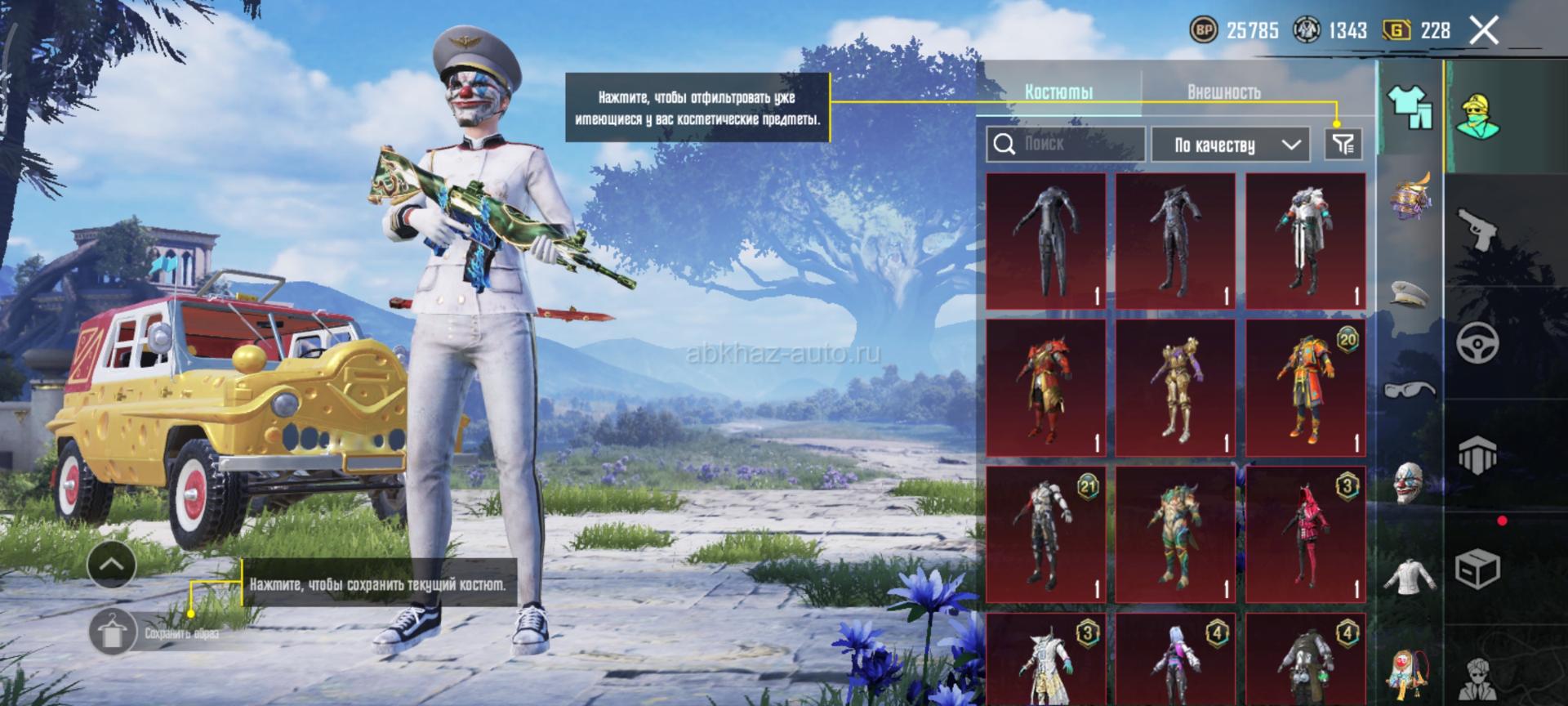Toggle the owned-items filter button

pyautogui.click(x=1343, y=145)
